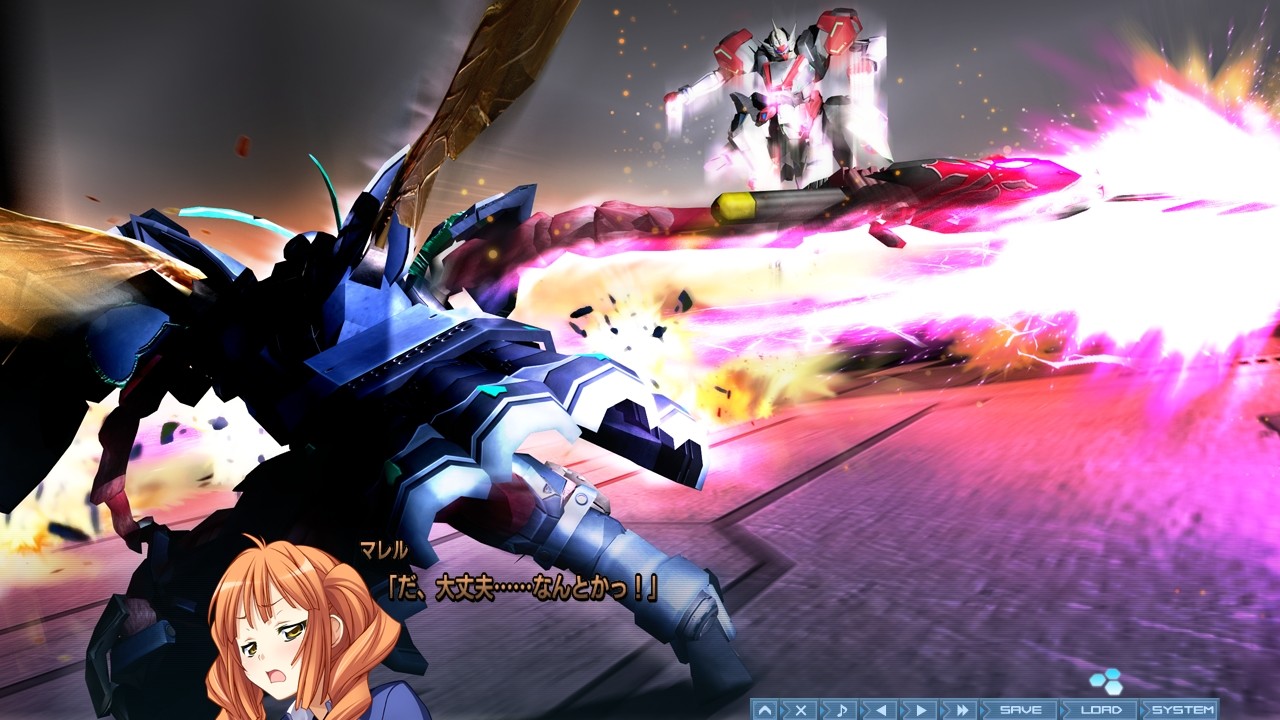Open the SYSTEM menu
The width and height of the screenshot is (1280, 720).
pyautogui.click(x=1182, y=709)
